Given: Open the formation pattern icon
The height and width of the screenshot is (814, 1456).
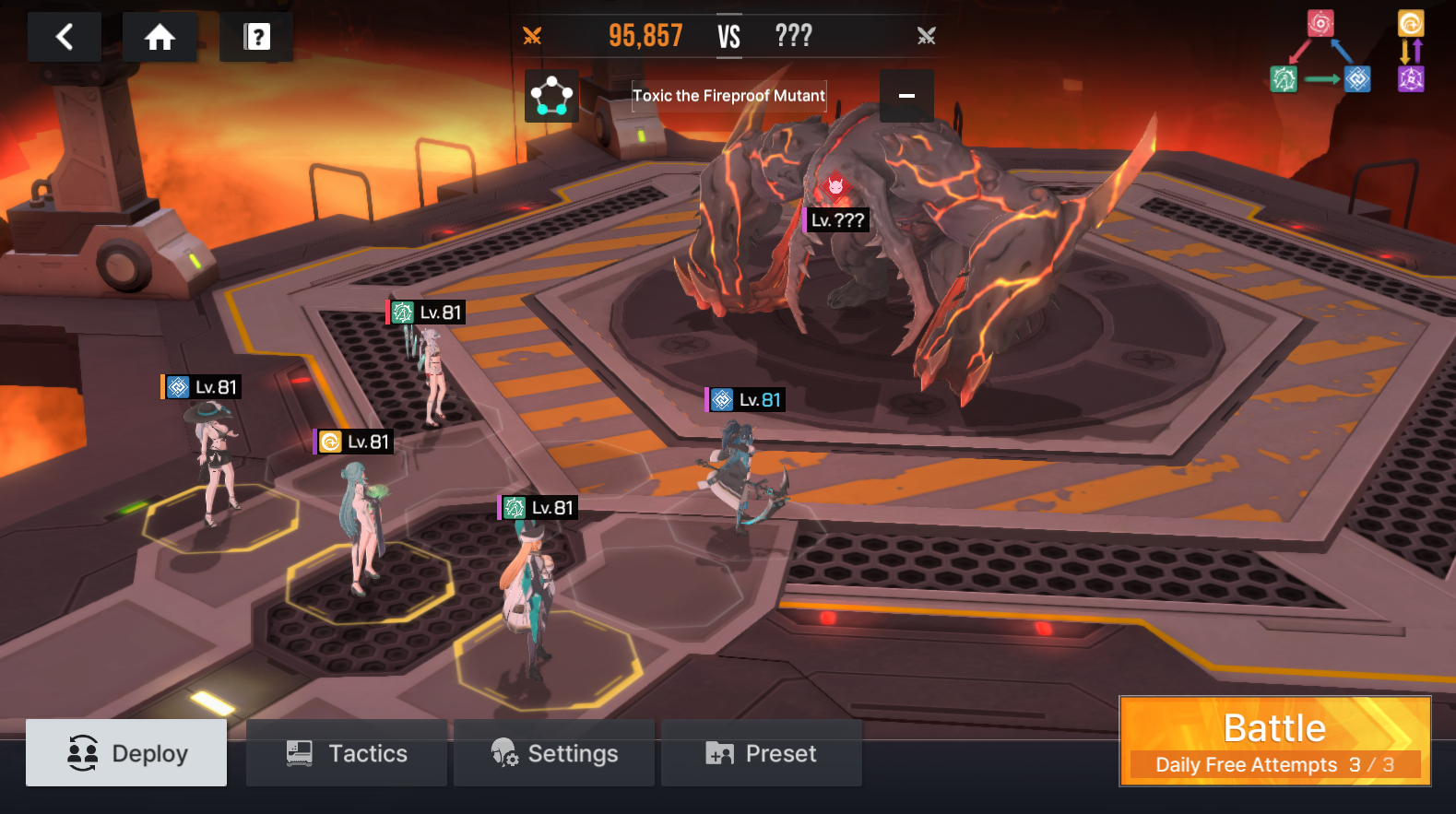Looking at the screenshot, I should 551,96.
